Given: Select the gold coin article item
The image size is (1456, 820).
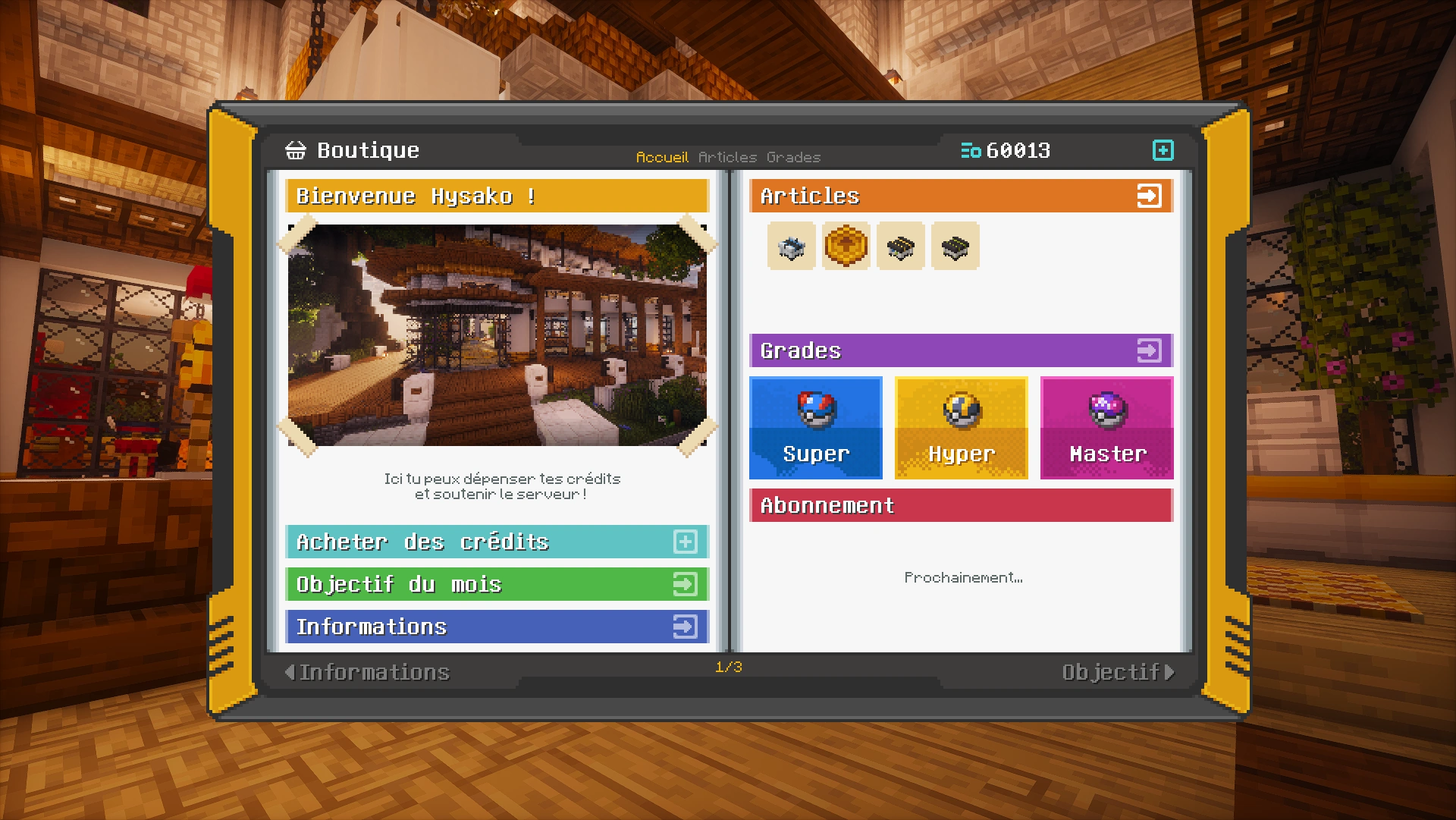Looking at the screenshot, I should (846, 246).
